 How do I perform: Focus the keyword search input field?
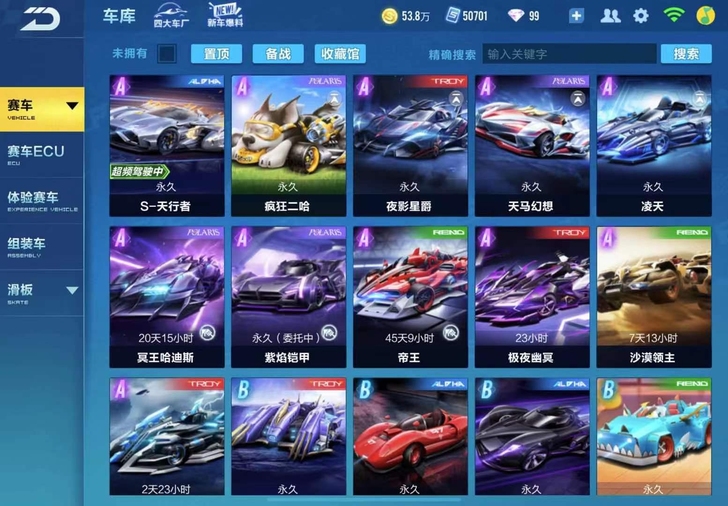click(568, 54)
